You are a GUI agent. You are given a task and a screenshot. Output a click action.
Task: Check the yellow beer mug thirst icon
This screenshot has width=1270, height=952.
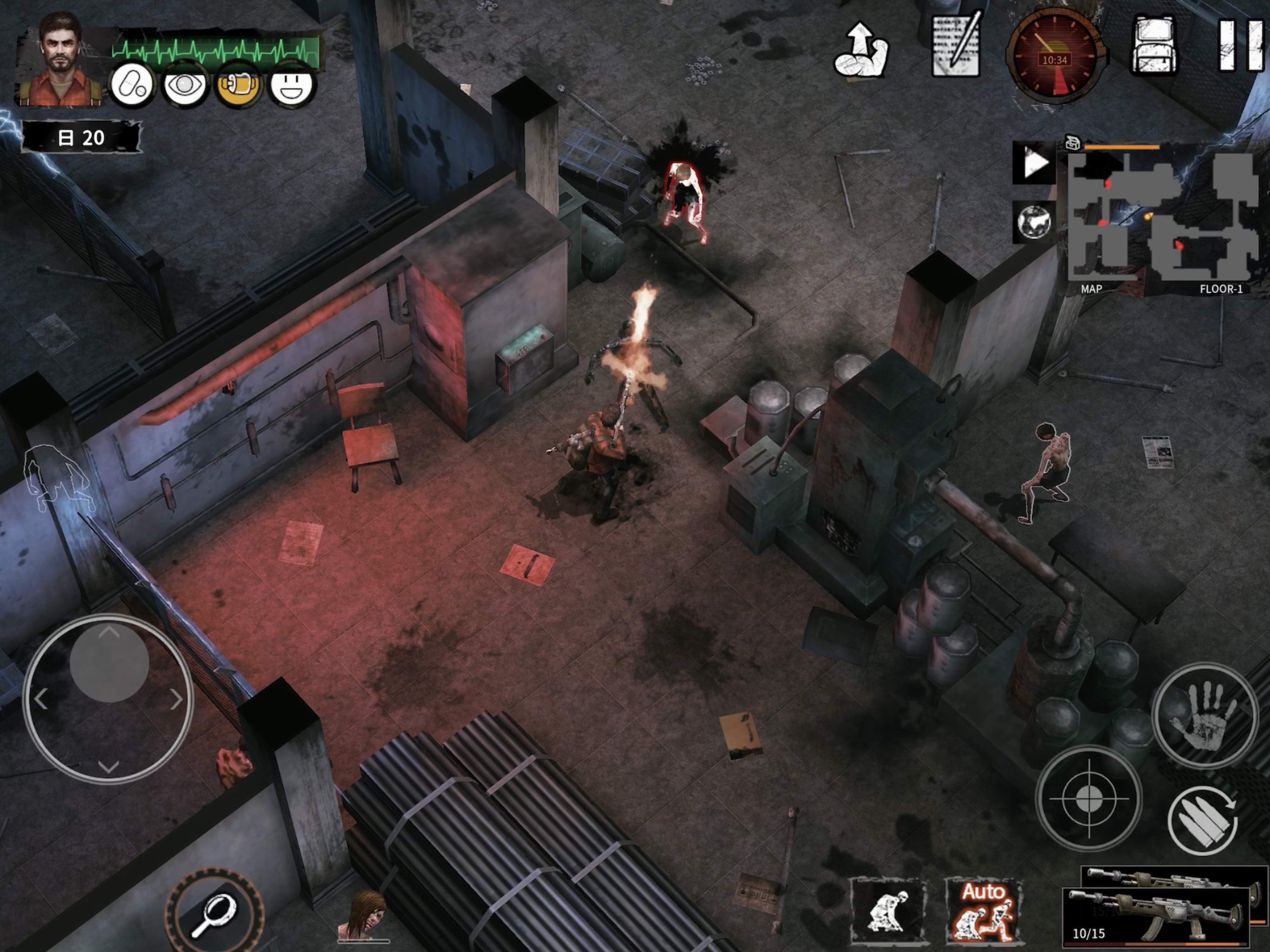pos(238,86)
